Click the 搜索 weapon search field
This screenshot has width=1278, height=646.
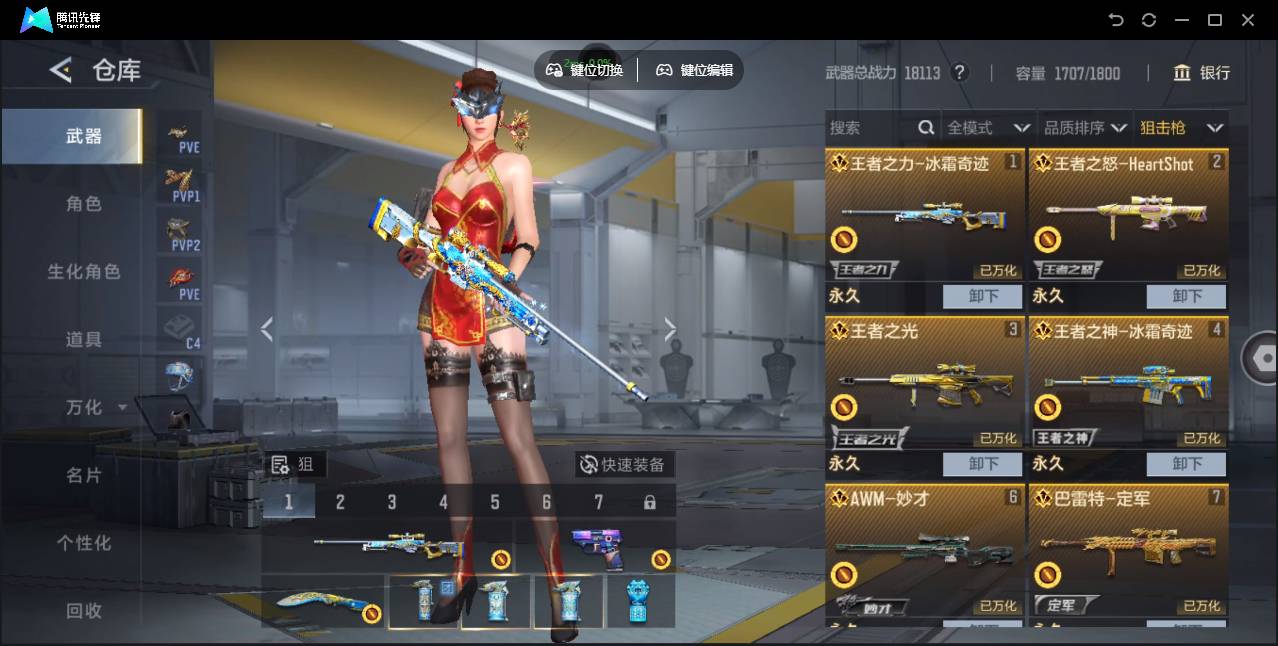click(870, 128)
